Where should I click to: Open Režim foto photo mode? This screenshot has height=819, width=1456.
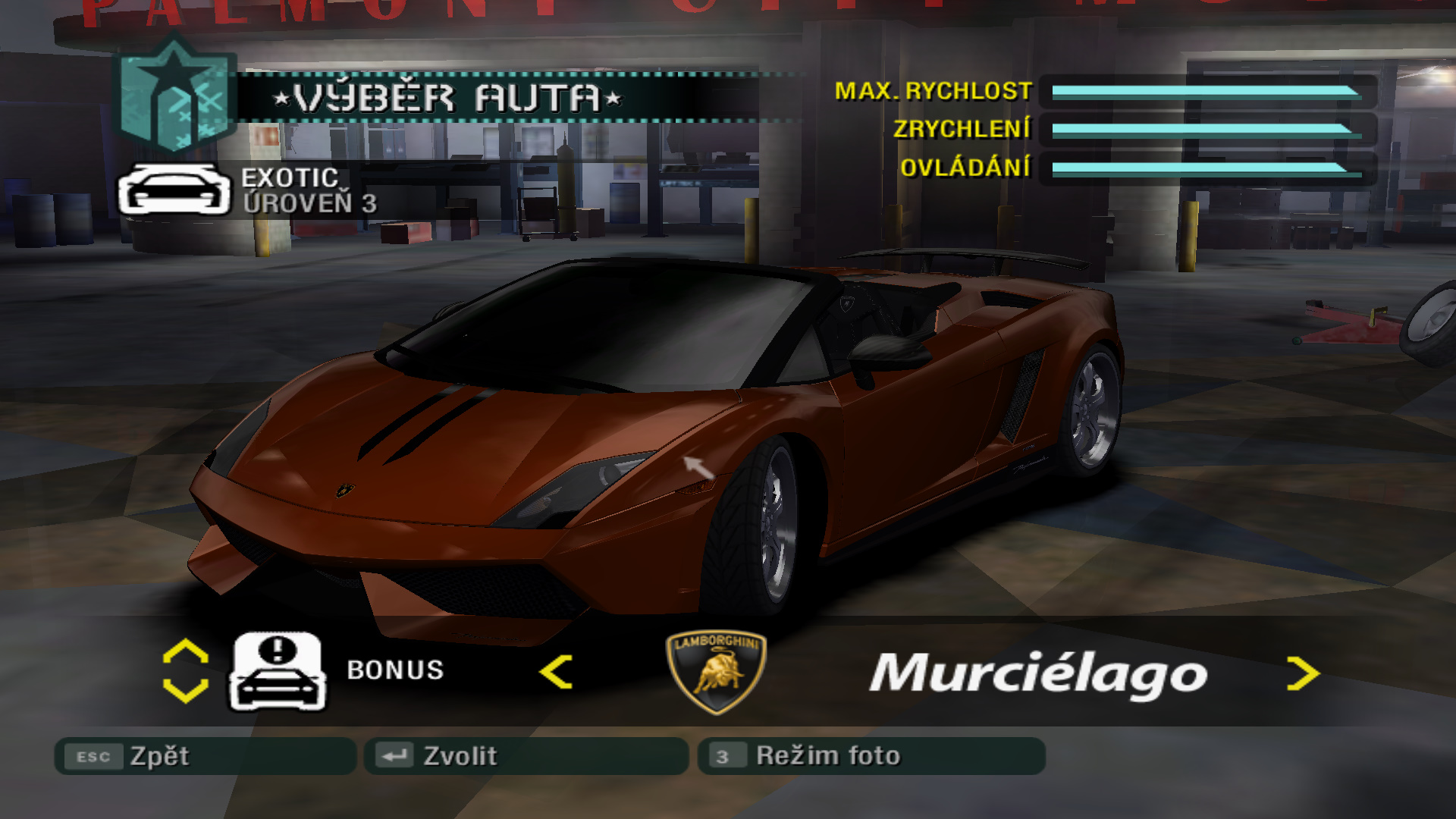tap(871, 756)
